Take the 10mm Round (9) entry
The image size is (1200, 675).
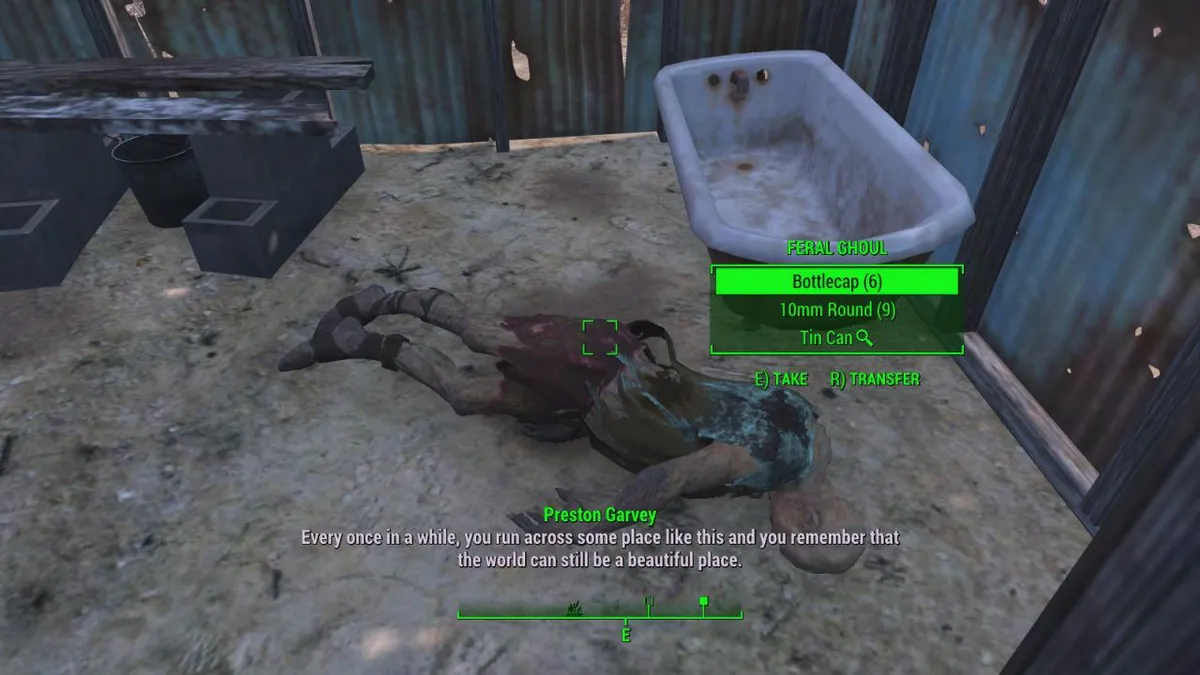[x=836, y=310]
